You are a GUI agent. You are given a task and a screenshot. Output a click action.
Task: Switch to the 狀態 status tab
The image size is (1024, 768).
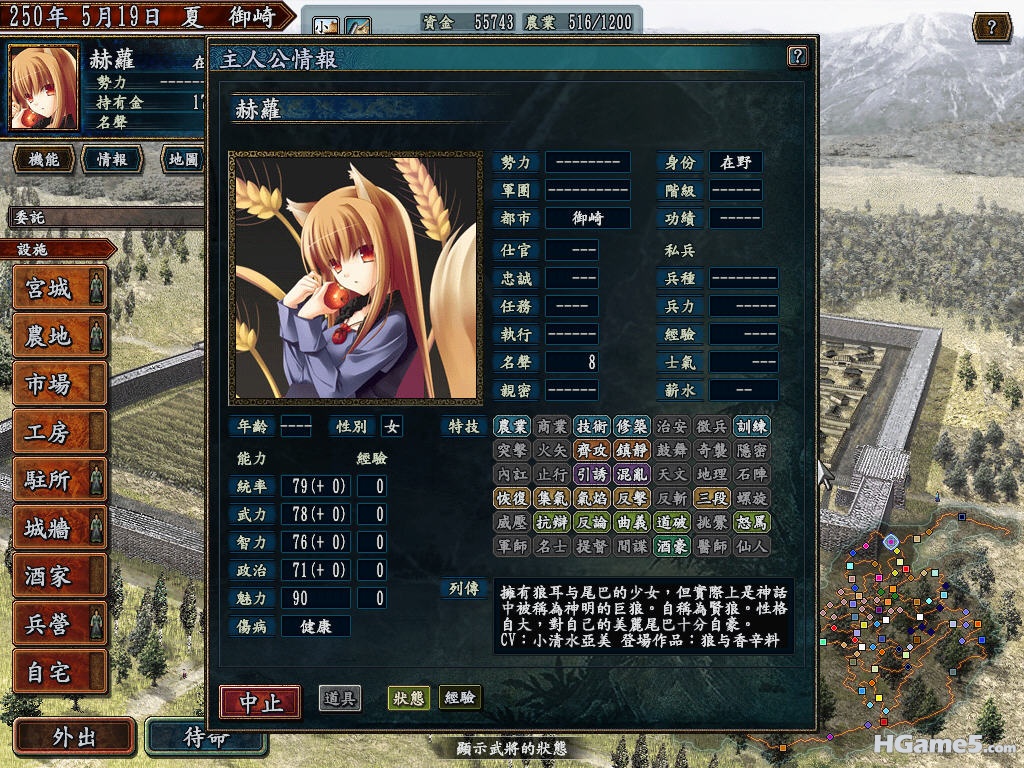pos(408,698)
